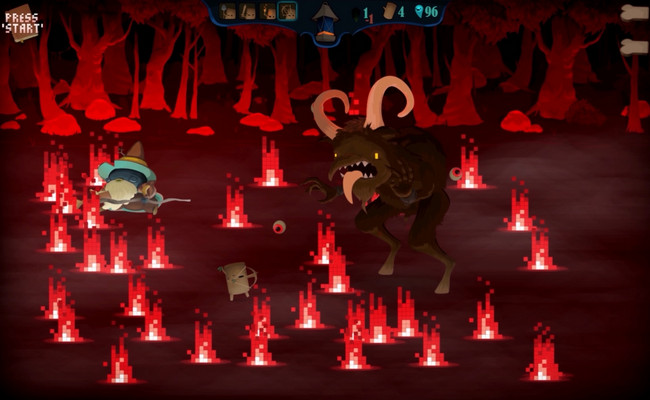Viewport: 650px width, 400px height.
Task: Pick the weapon slot showing a grey spoon
Action: tap(228, 11)
